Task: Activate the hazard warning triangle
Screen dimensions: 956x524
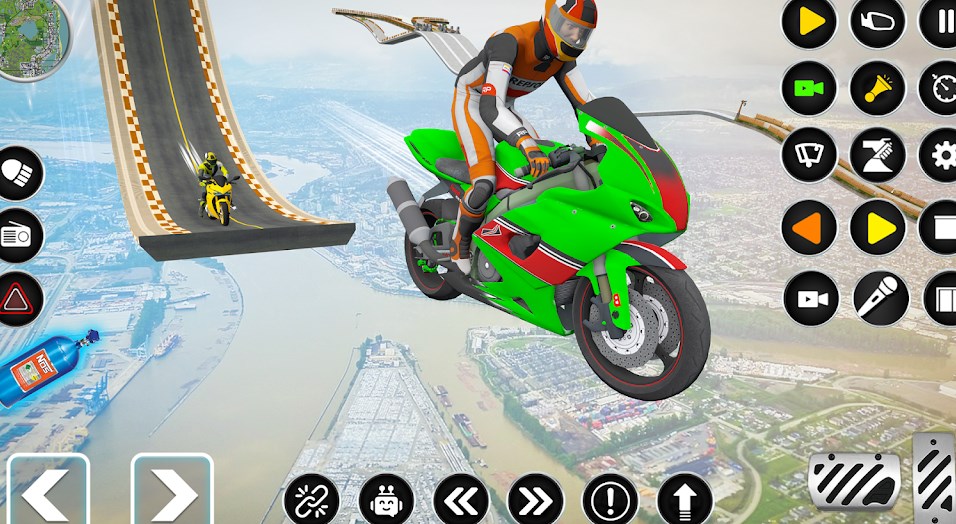Action: pos(18,298)
